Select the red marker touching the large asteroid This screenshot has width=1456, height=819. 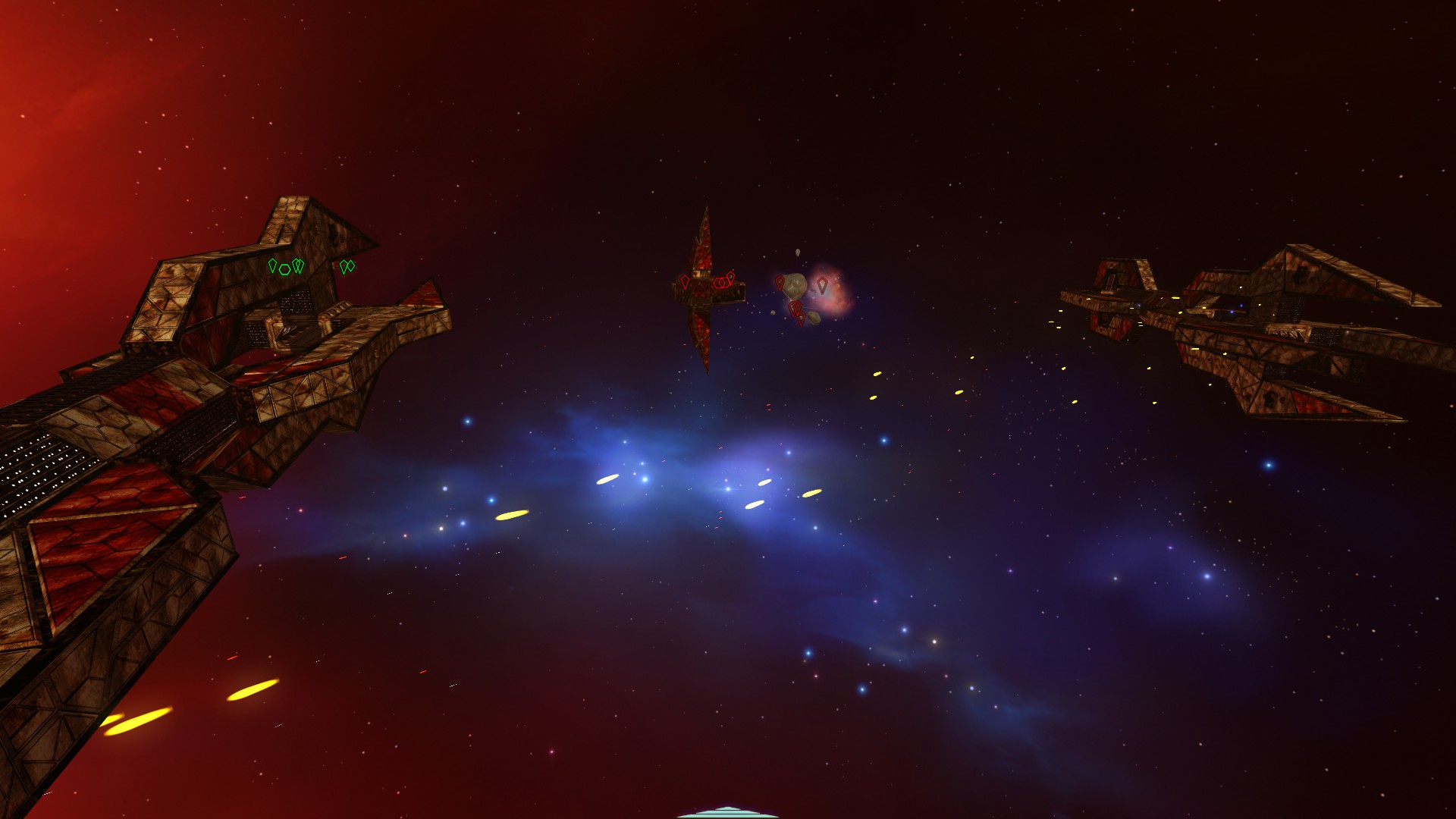(780, 283)
